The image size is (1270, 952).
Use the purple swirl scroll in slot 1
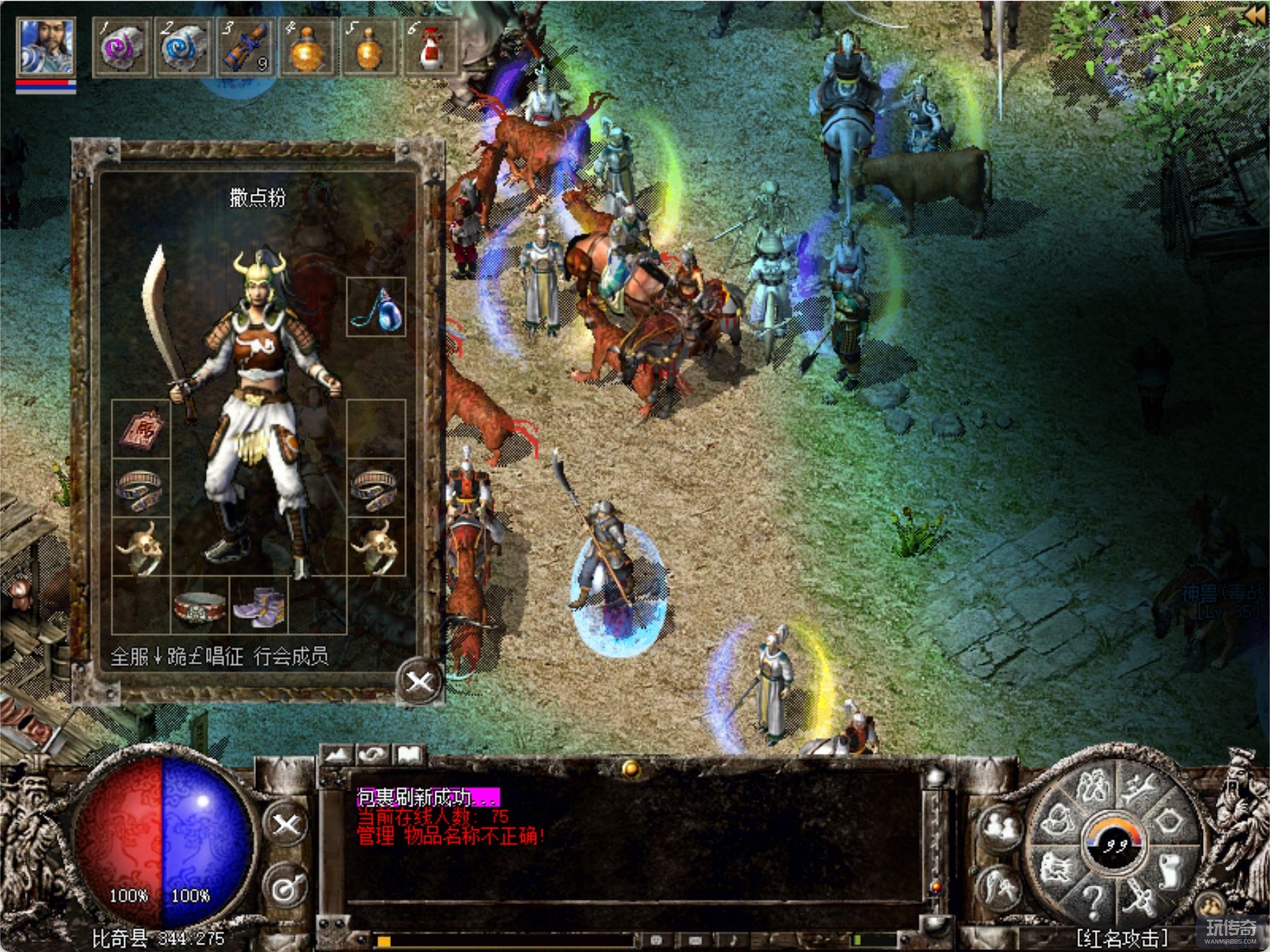pos(121,48)
